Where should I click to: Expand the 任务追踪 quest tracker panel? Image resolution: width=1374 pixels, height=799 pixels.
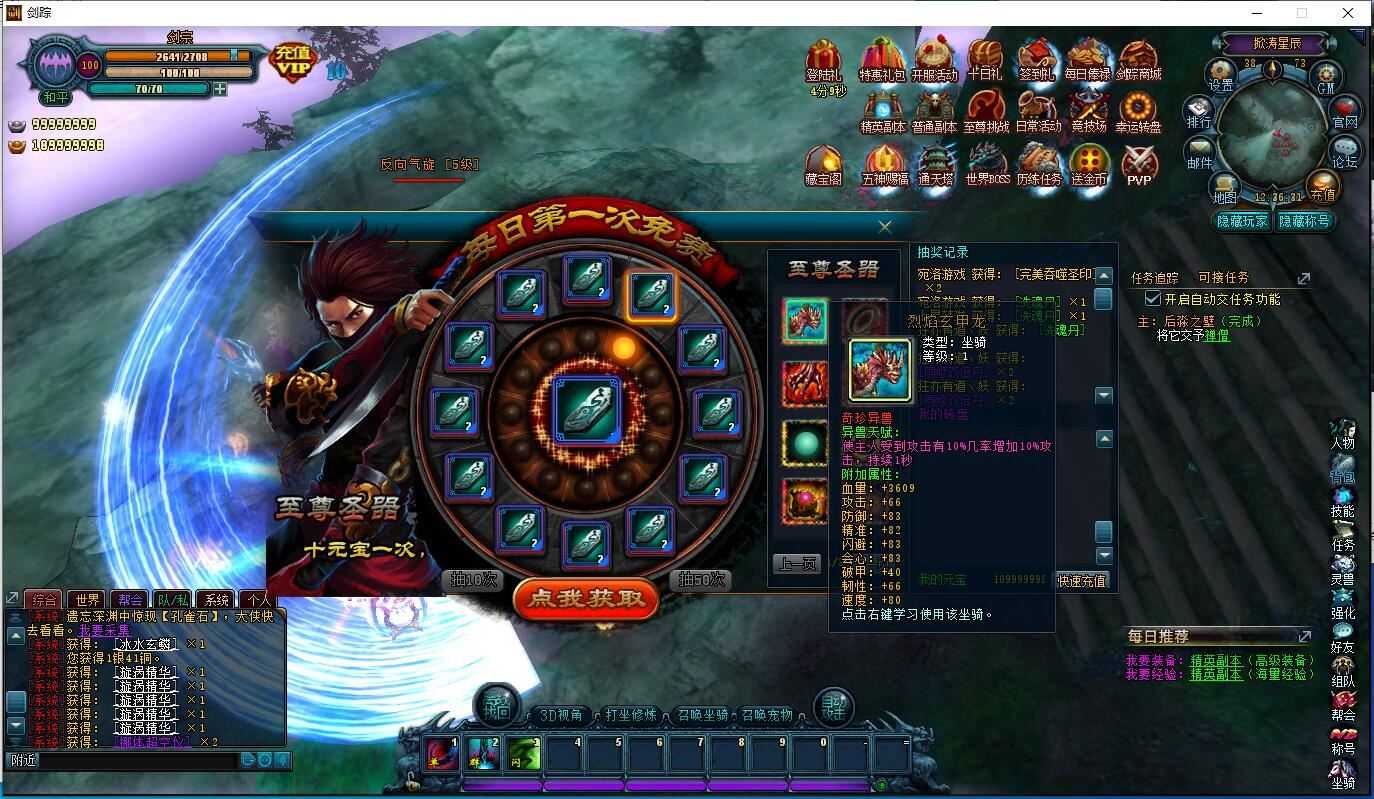pos(1303,279)
